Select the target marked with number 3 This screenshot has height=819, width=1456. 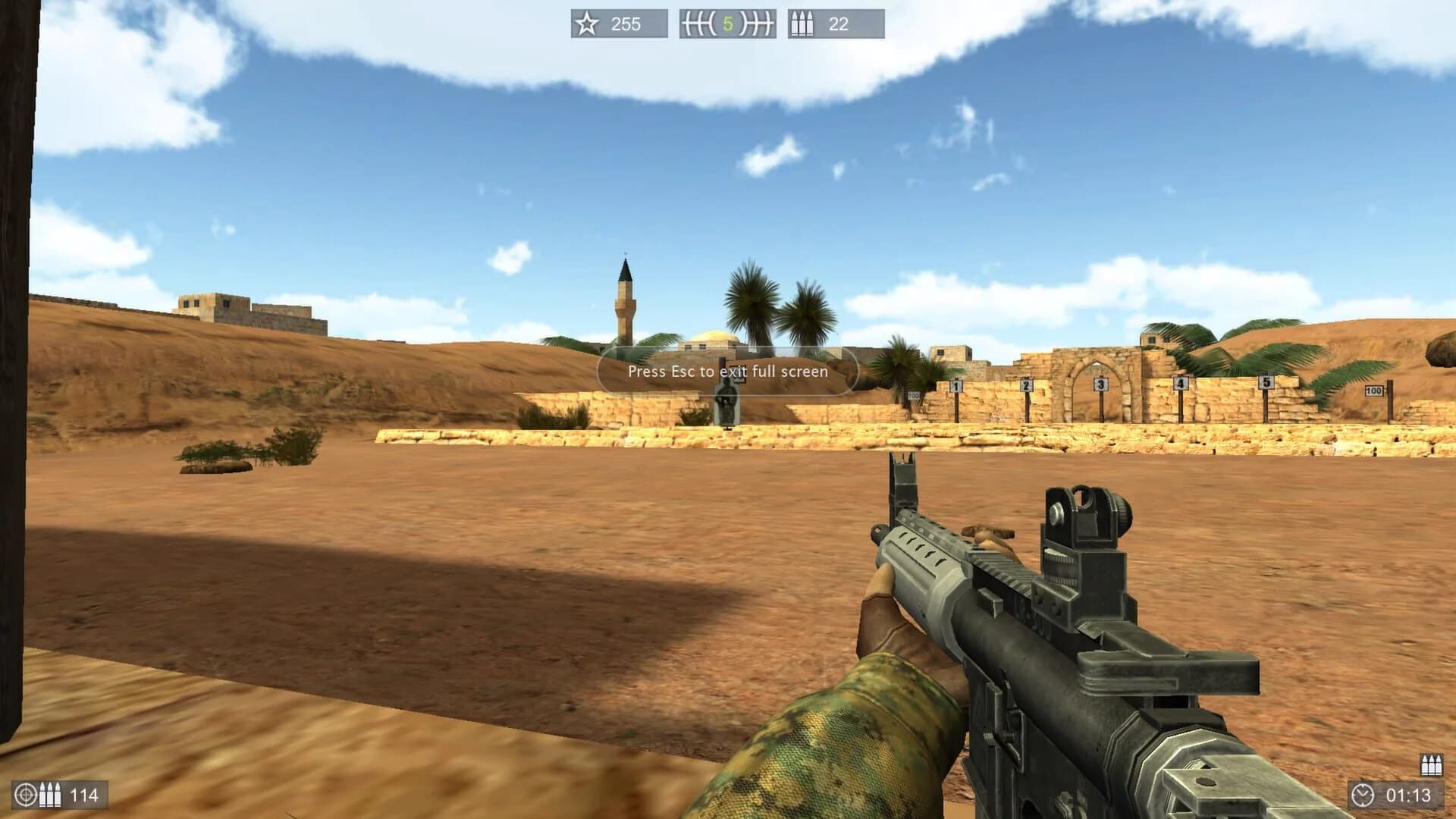[x=1100, y=384]
